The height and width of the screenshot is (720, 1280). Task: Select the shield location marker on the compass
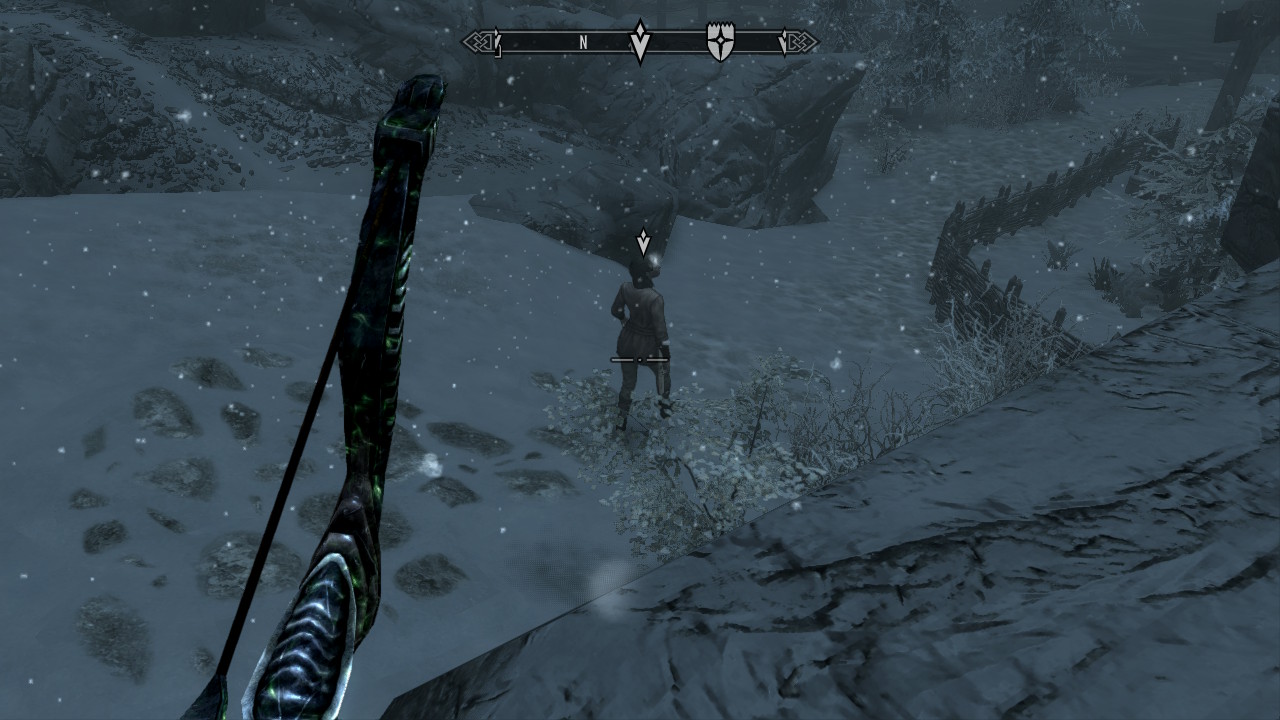pos(719,42)
